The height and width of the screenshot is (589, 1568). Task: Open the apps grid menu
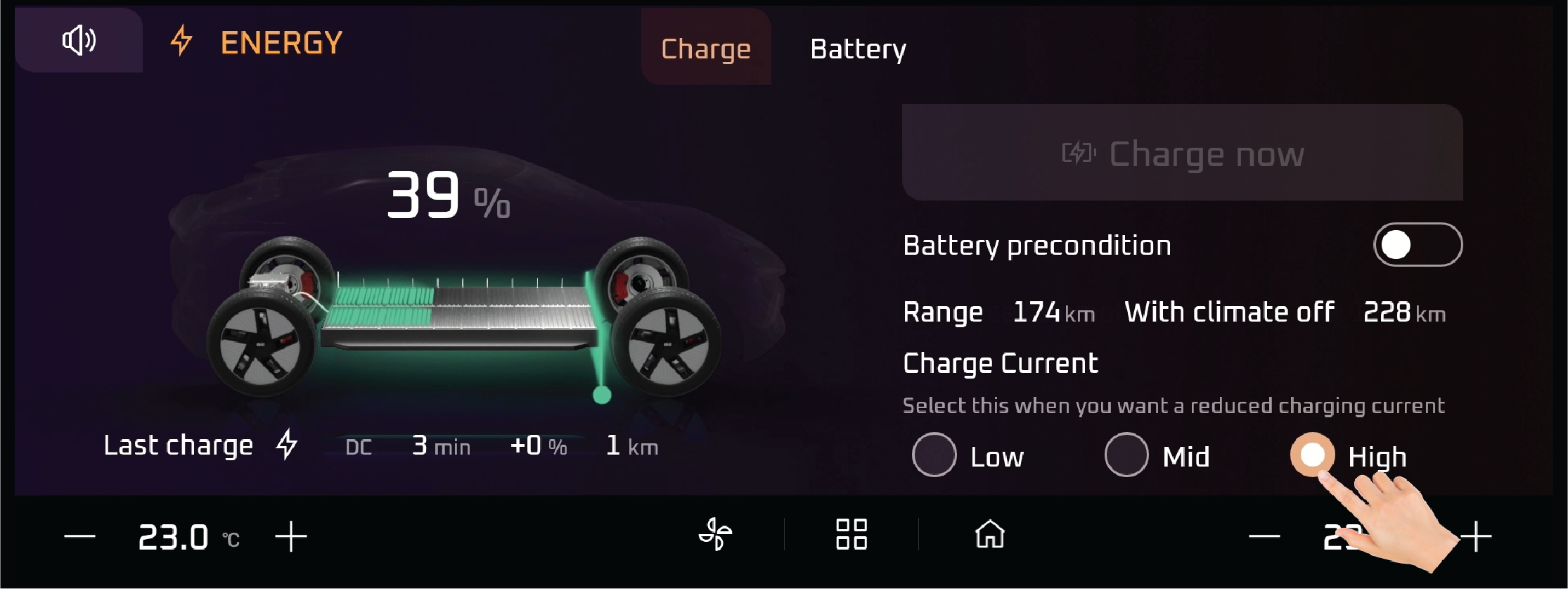coord(851,534)
